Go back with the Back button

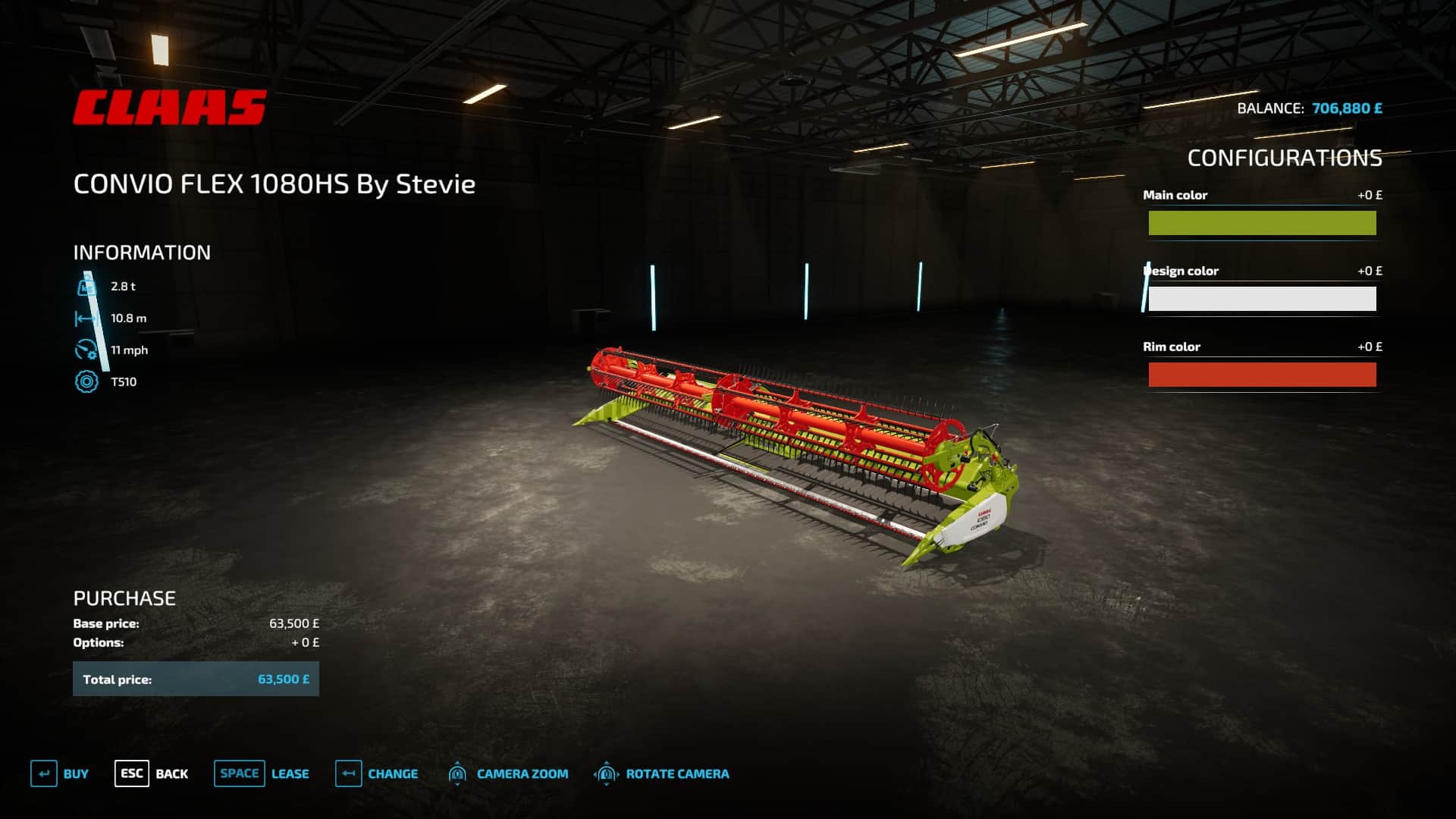[x=152, y=773]
